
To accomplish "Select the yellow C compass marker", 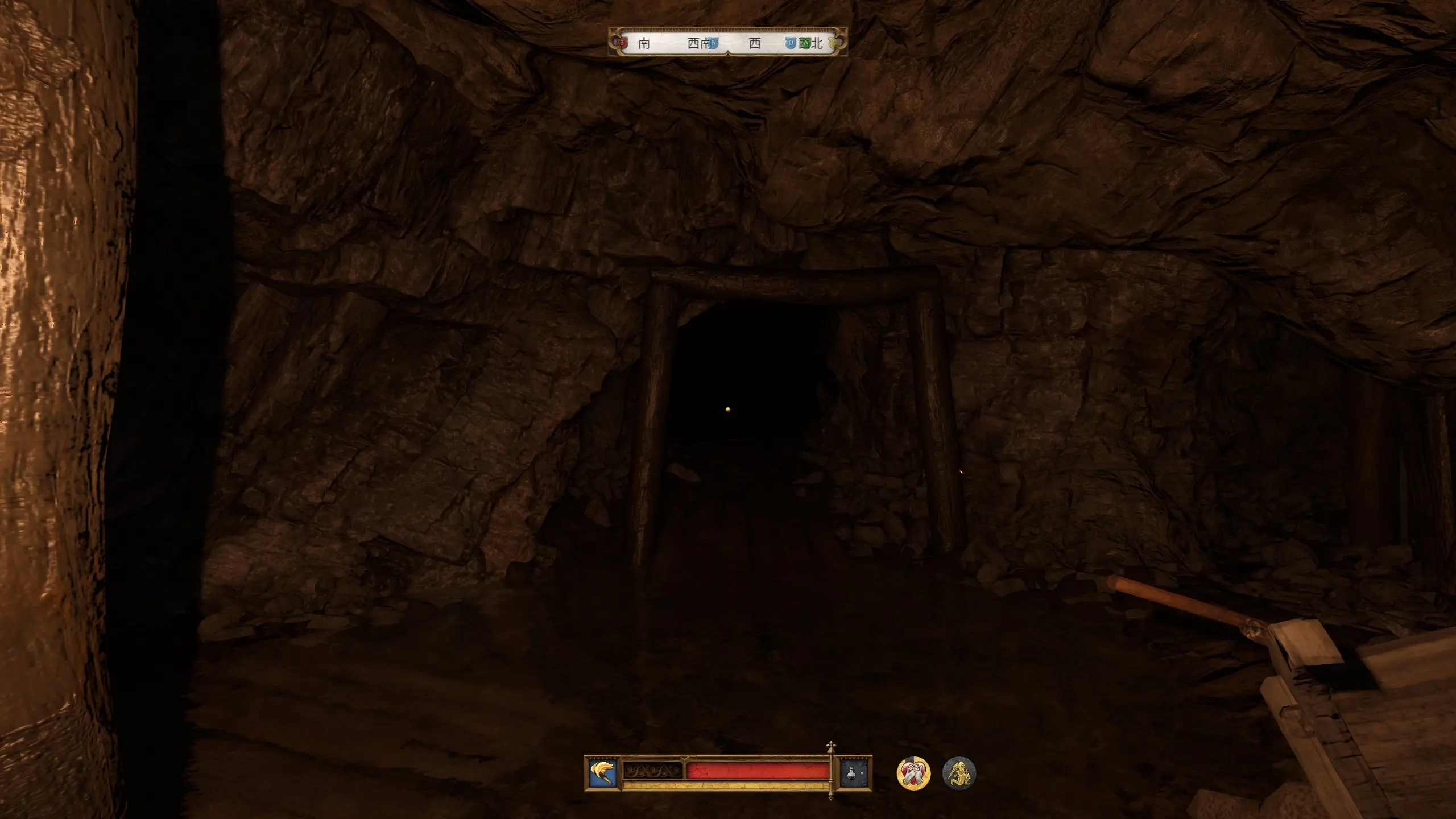I will (833, 43).
